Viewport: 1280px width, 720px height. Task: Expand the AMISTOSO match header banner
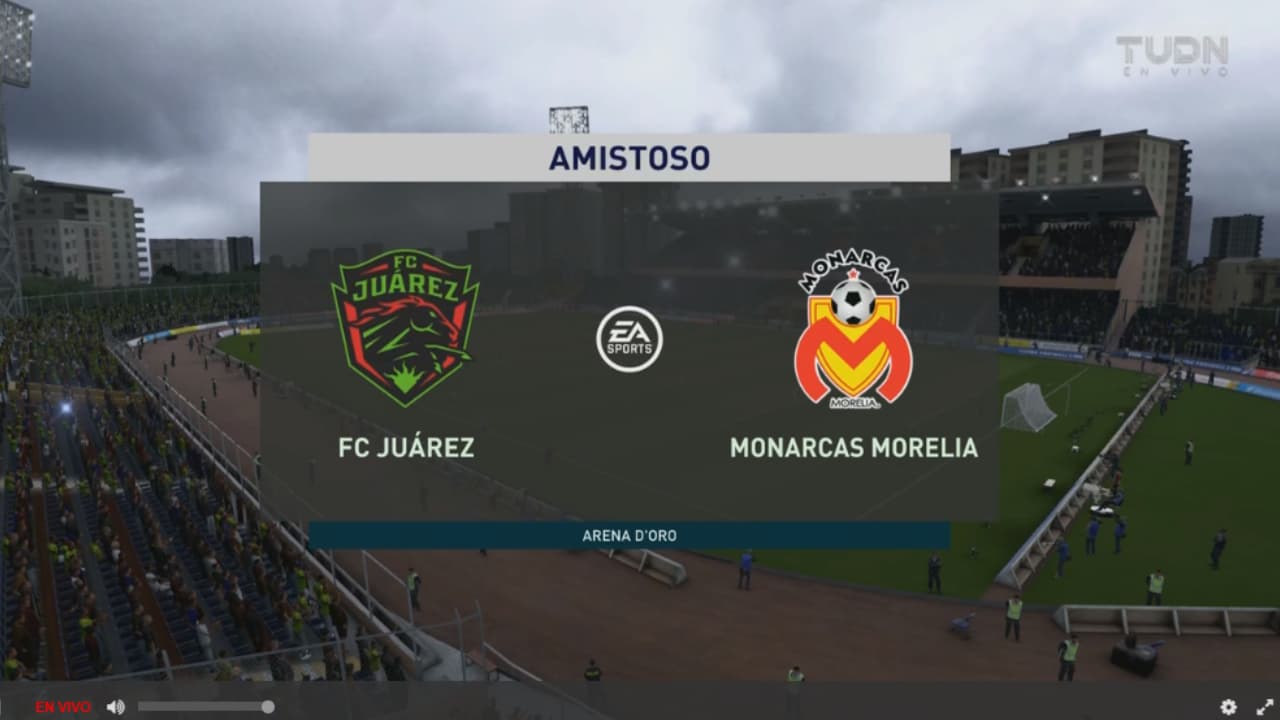click(x=628, y=157)
